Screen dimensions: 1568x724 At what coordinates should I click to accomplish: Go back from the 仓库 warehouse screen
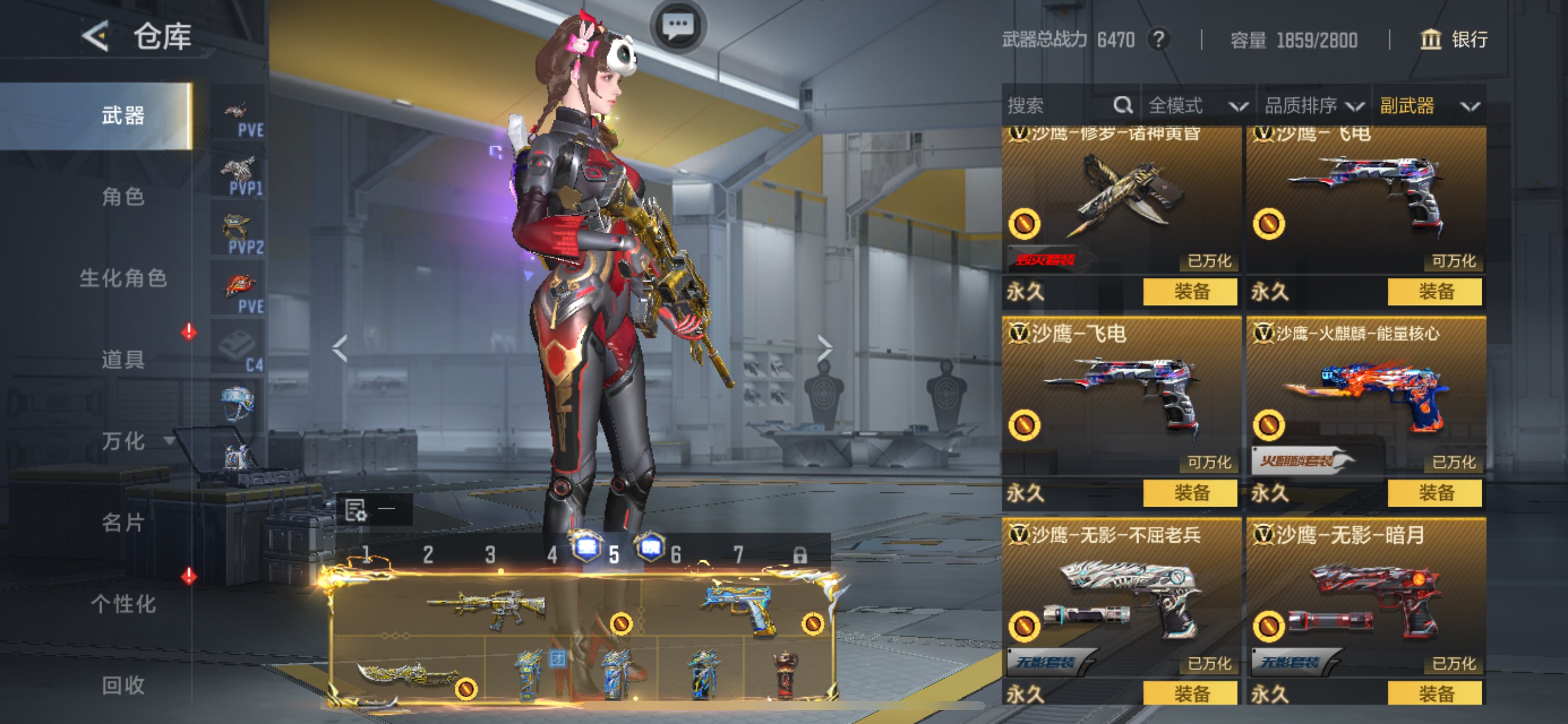coord(96,37)
